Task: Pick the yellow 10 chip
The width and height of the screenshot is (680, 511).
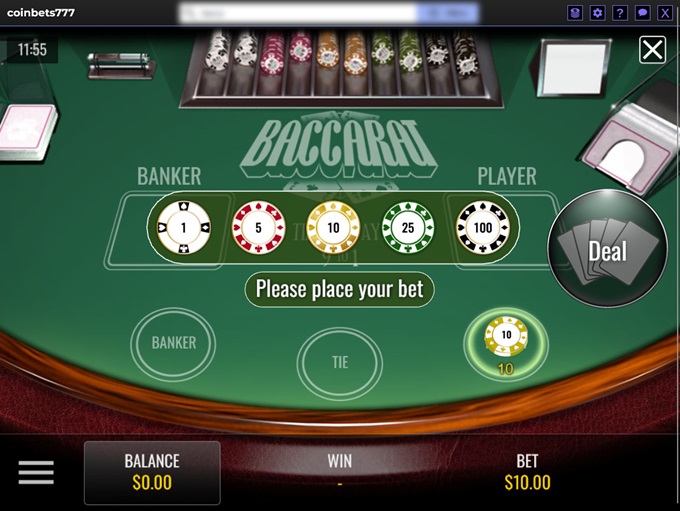Action: (x=333, y=226)
